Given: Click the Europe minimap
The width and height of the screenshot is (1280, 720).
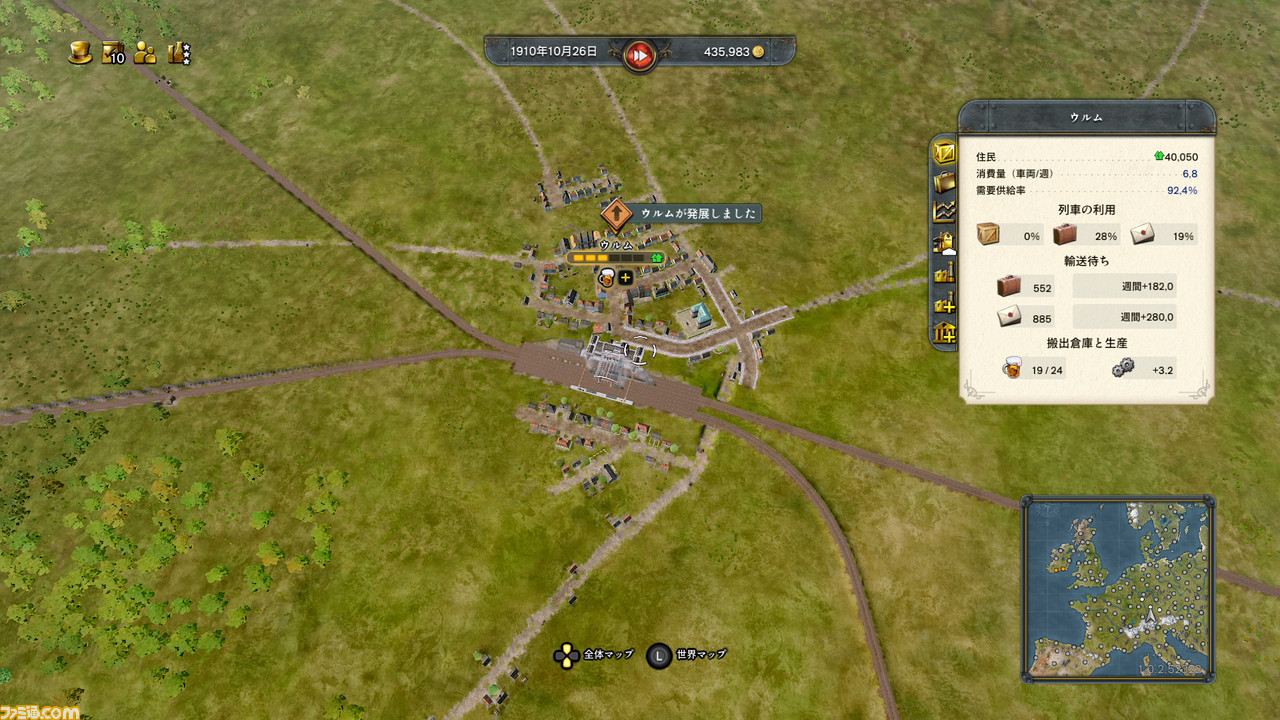Looking at the screenshot, I should pos(1117,589).
